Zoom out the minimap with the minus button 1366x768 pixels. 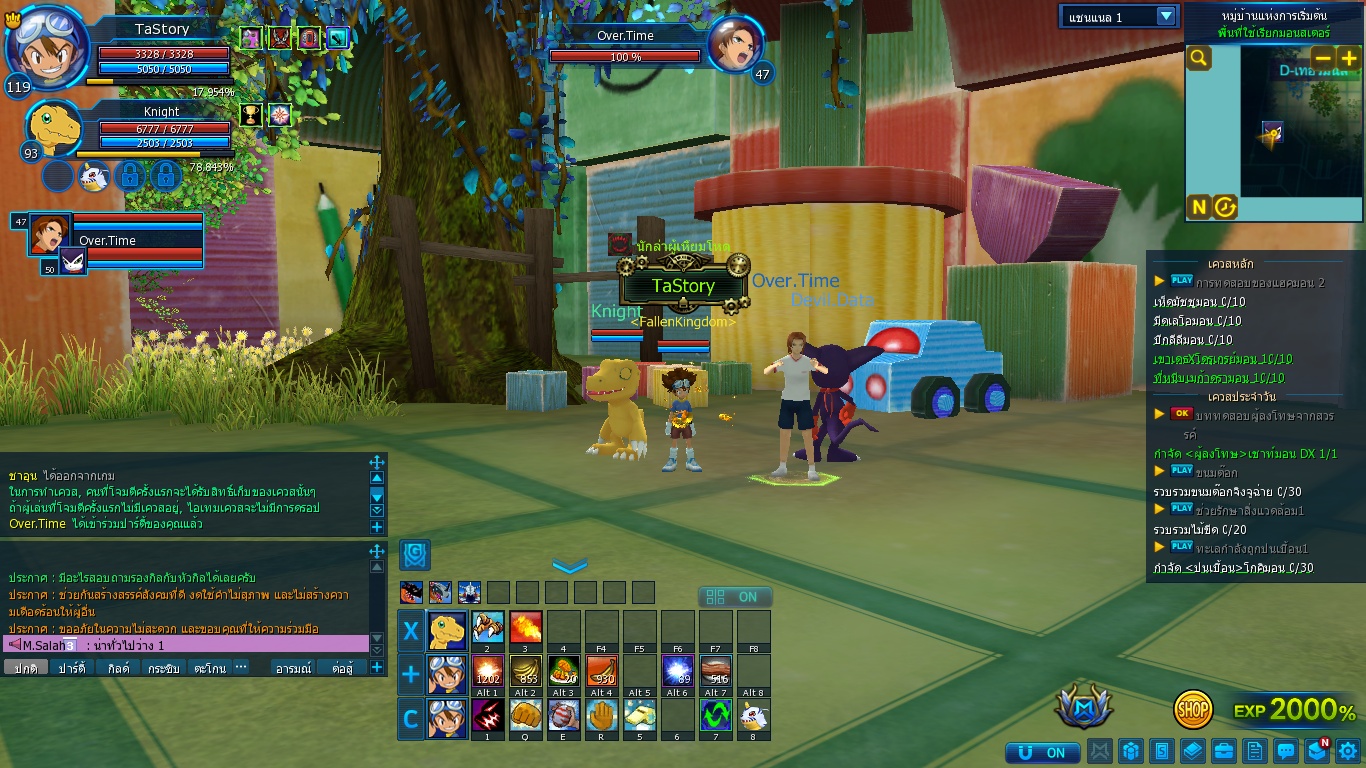tap(1323, 58)
